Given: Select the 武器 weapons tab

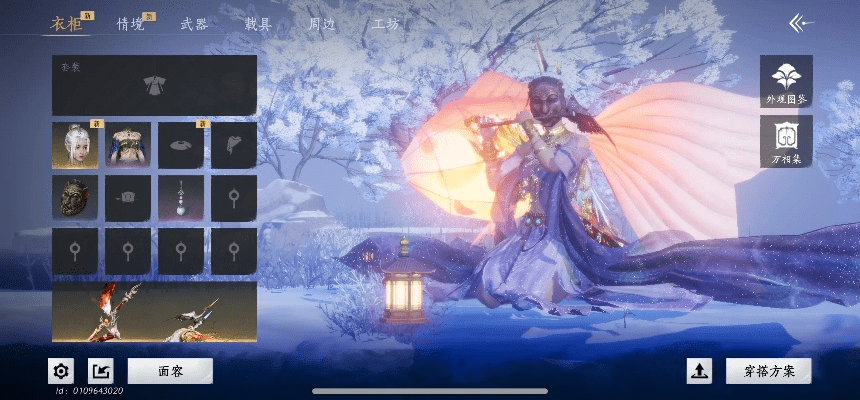Looking at the screenshot, I should pos(194,23).
